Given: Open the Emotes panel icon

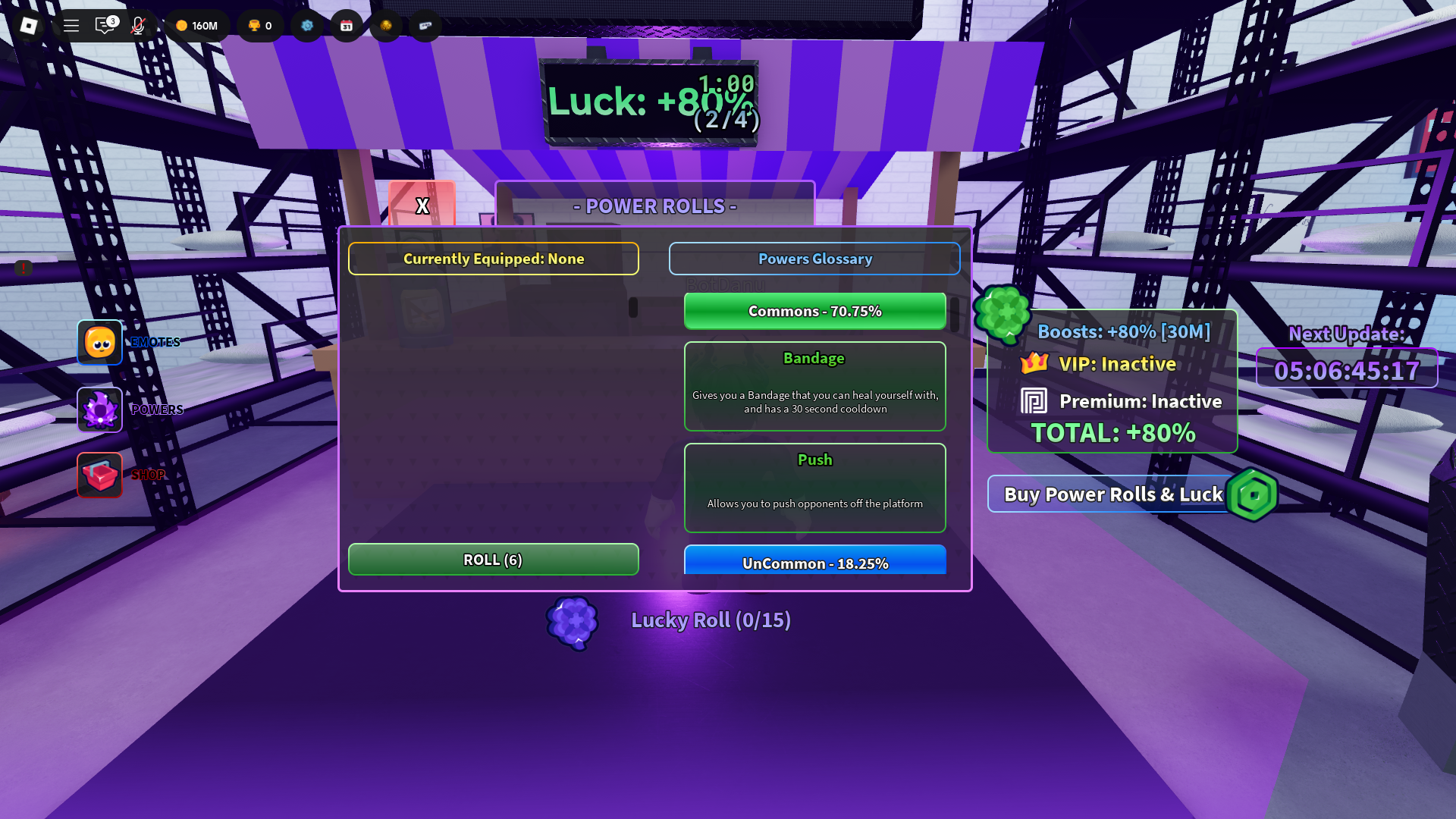Looking at the screenshot, I should [99, 342].
